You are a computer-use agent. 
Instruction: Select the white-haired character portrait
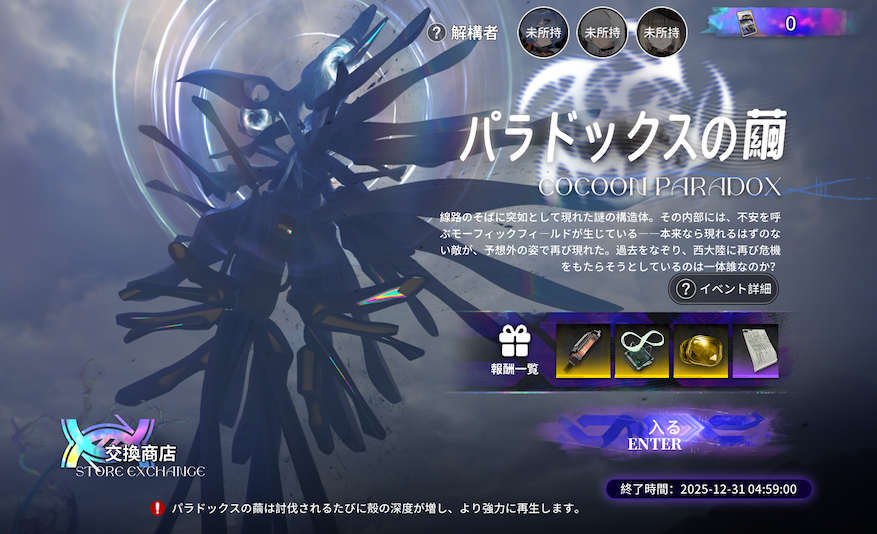602,32
